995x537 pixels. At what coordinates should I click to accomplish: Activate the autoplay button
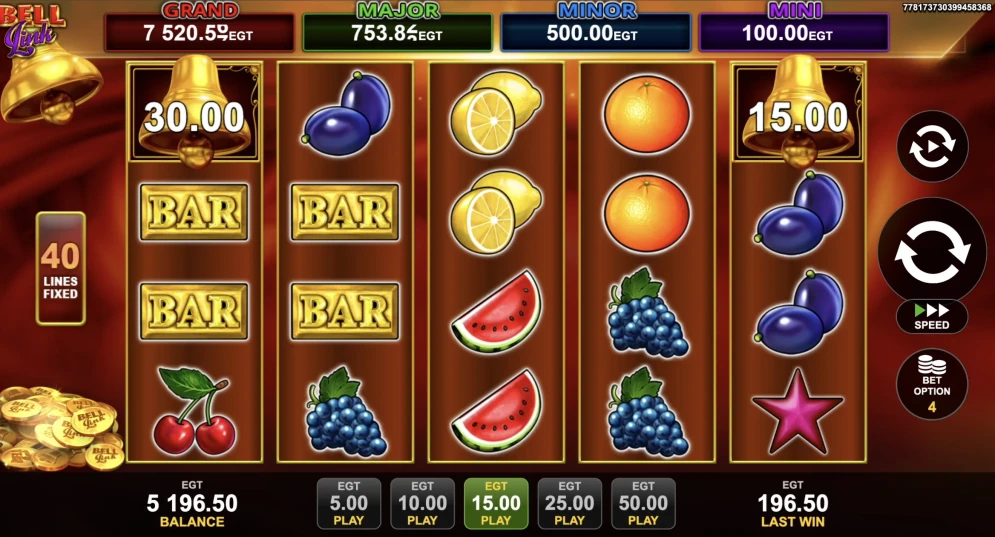(931, 147)
